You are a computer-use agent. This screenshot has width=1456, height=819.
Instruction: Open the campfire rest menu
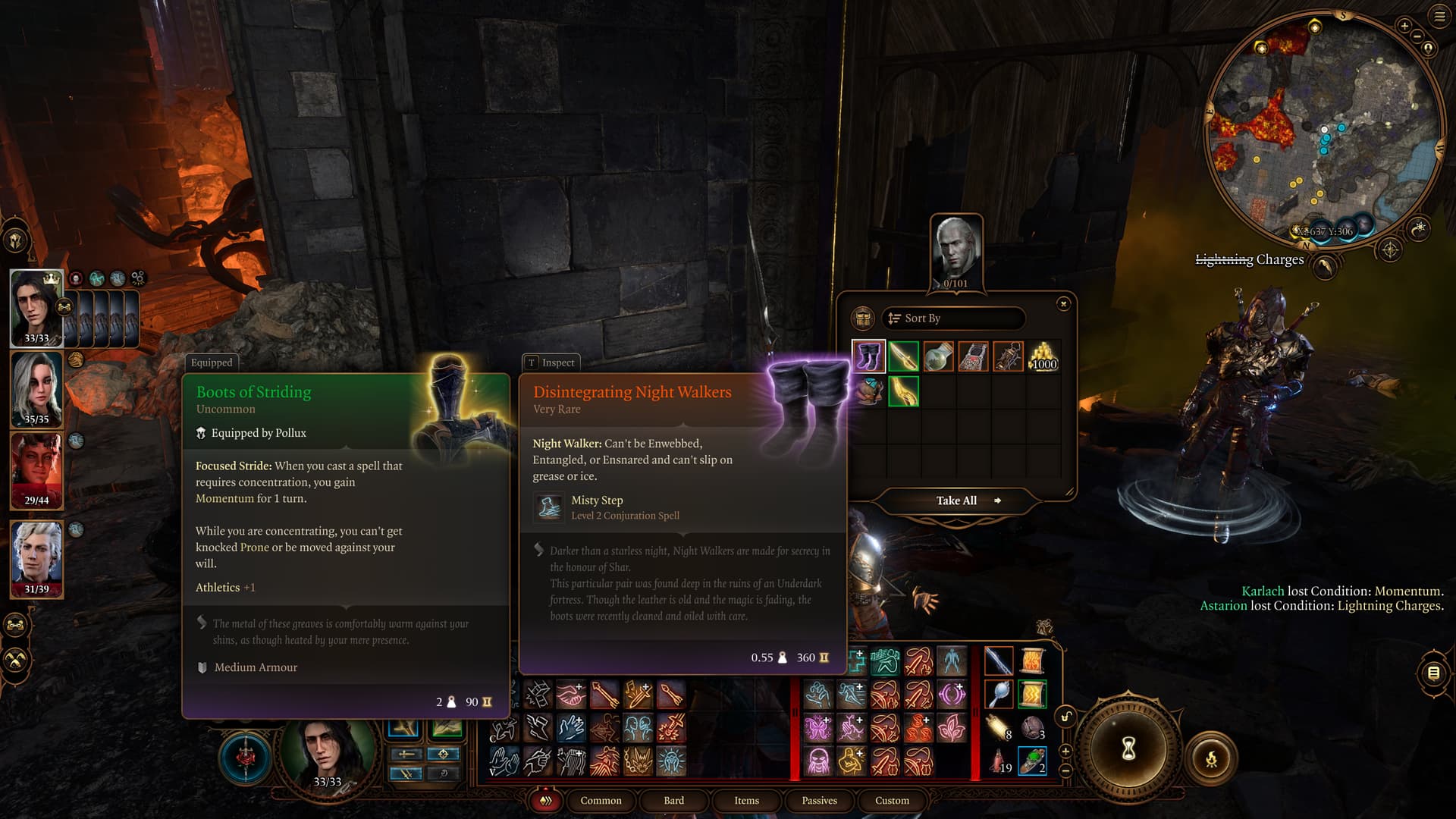[x=1211, y=758]
